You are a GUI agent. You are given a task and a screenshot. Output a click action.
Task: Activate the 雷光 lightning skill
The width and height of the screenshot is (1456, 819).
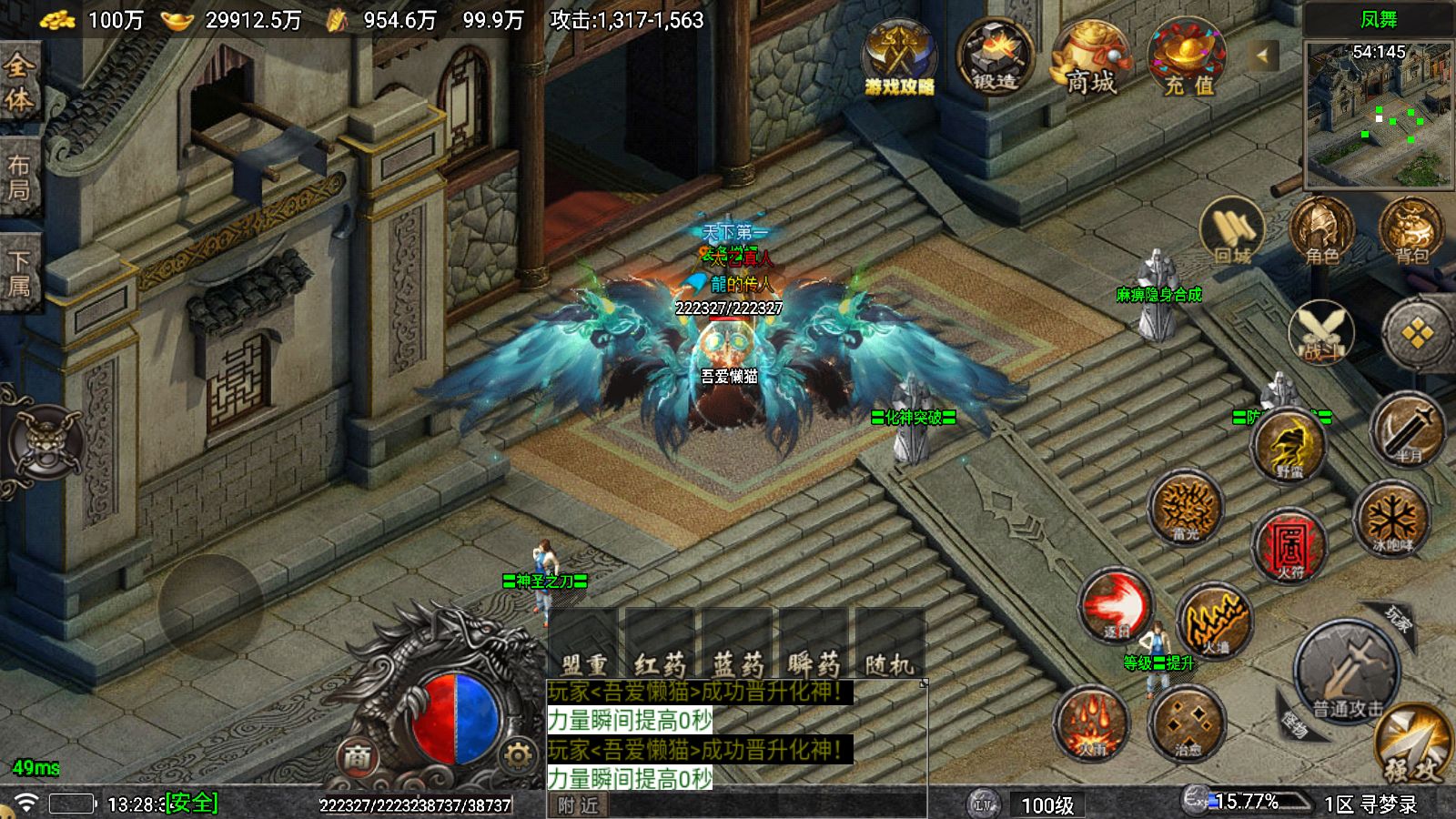(1185, 508)
